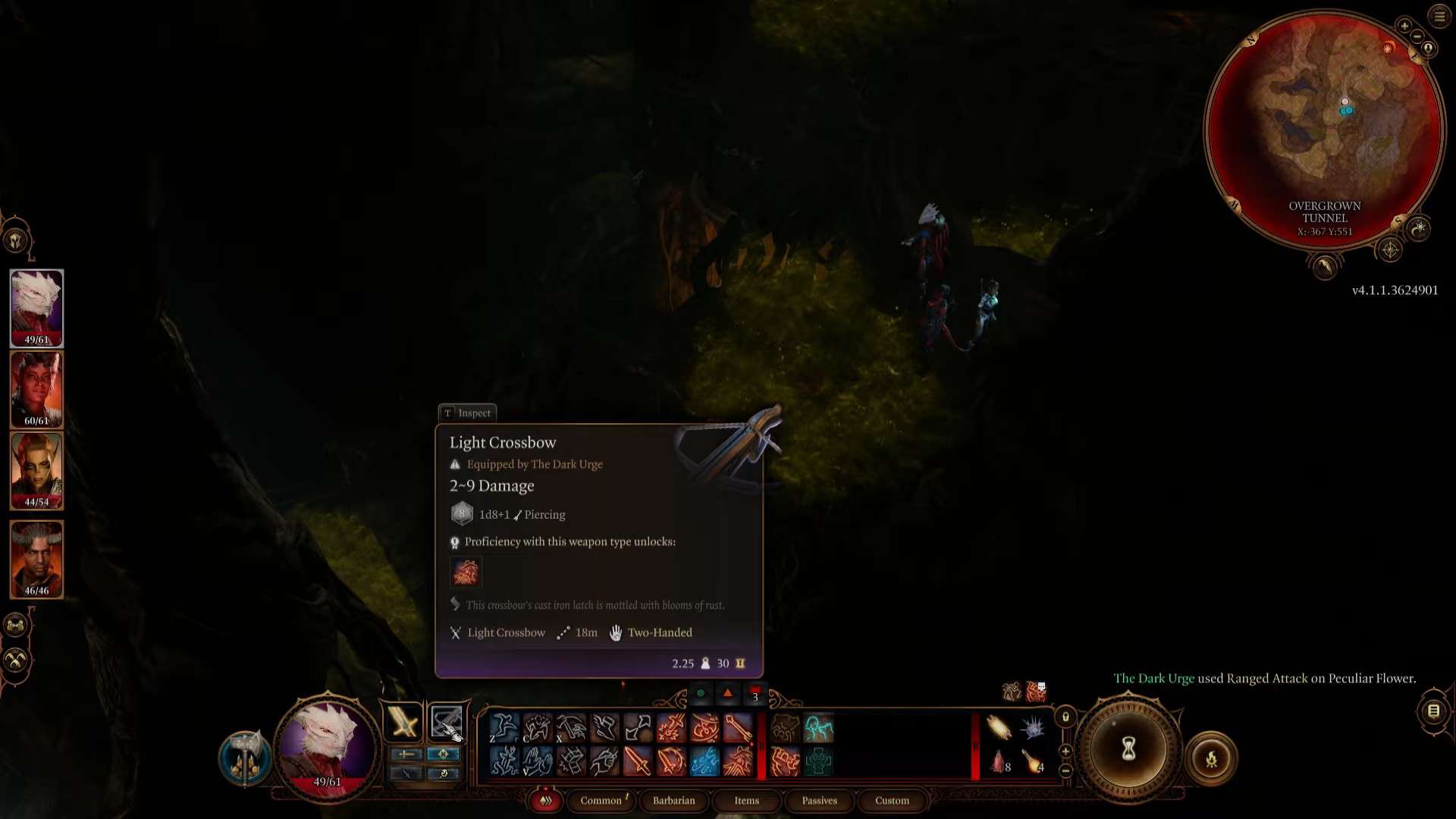Open the Barbarian hotbar tab

[x=673, y=801]
